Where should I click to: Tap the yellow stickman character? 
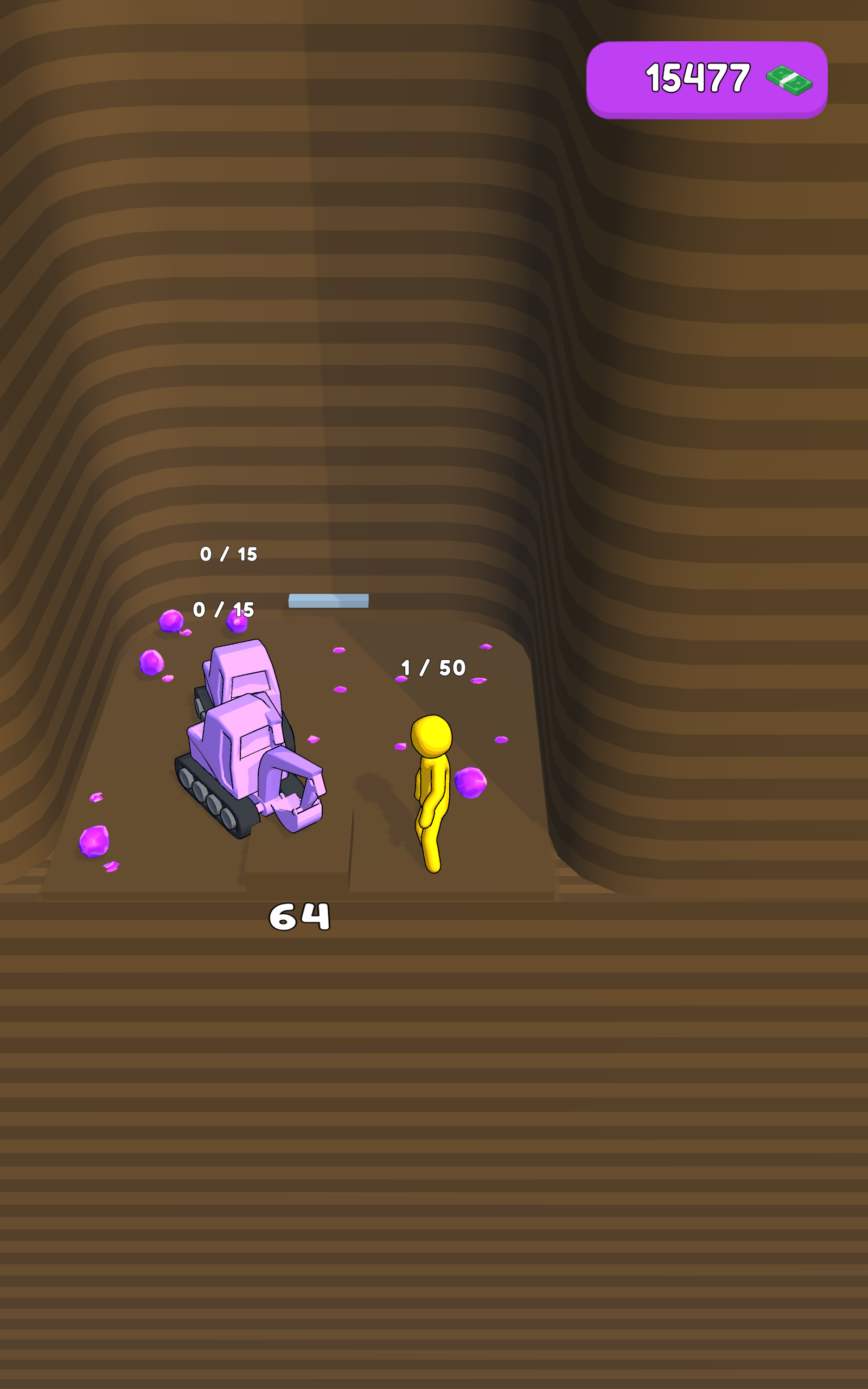[x=431, y=798]
